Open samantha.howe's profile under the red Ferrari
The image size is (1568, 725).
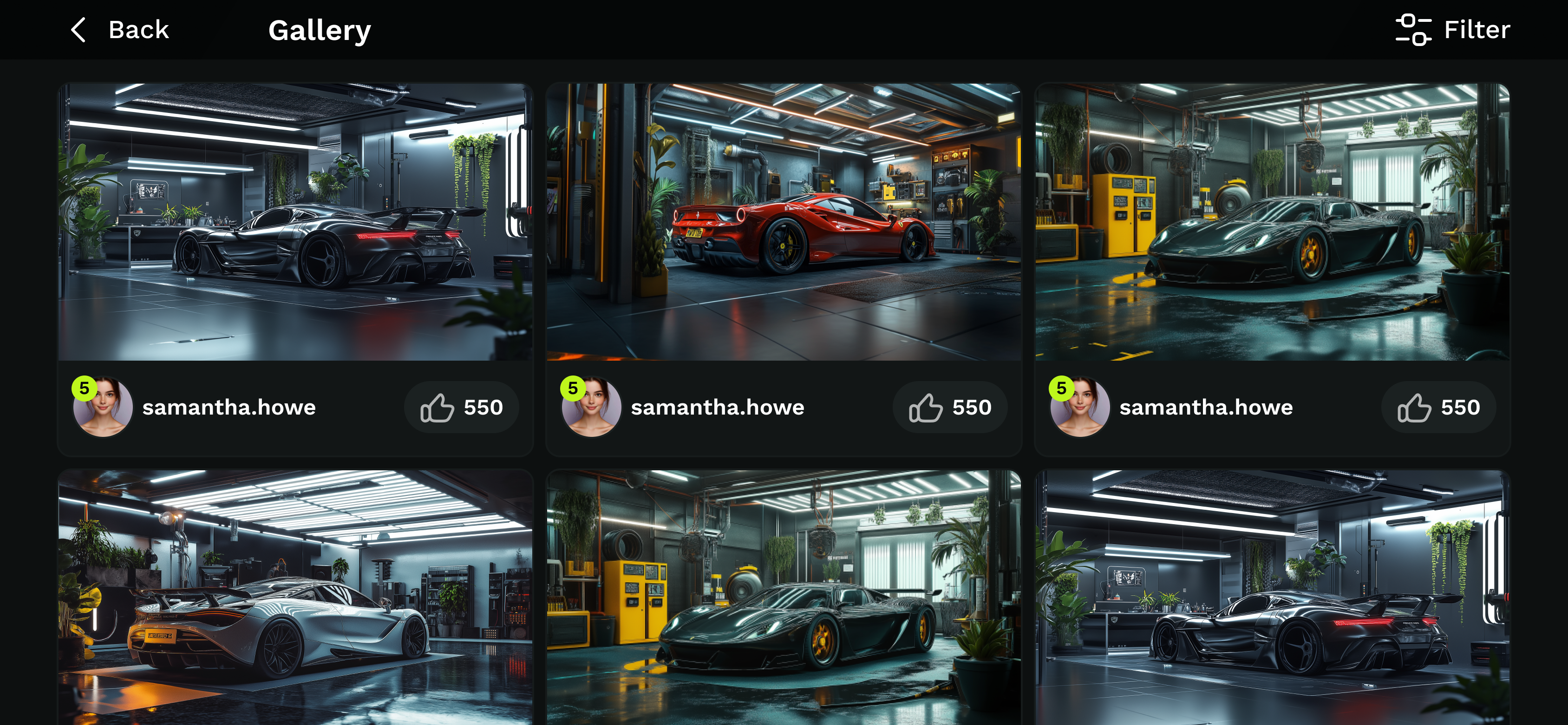(717, 408)
